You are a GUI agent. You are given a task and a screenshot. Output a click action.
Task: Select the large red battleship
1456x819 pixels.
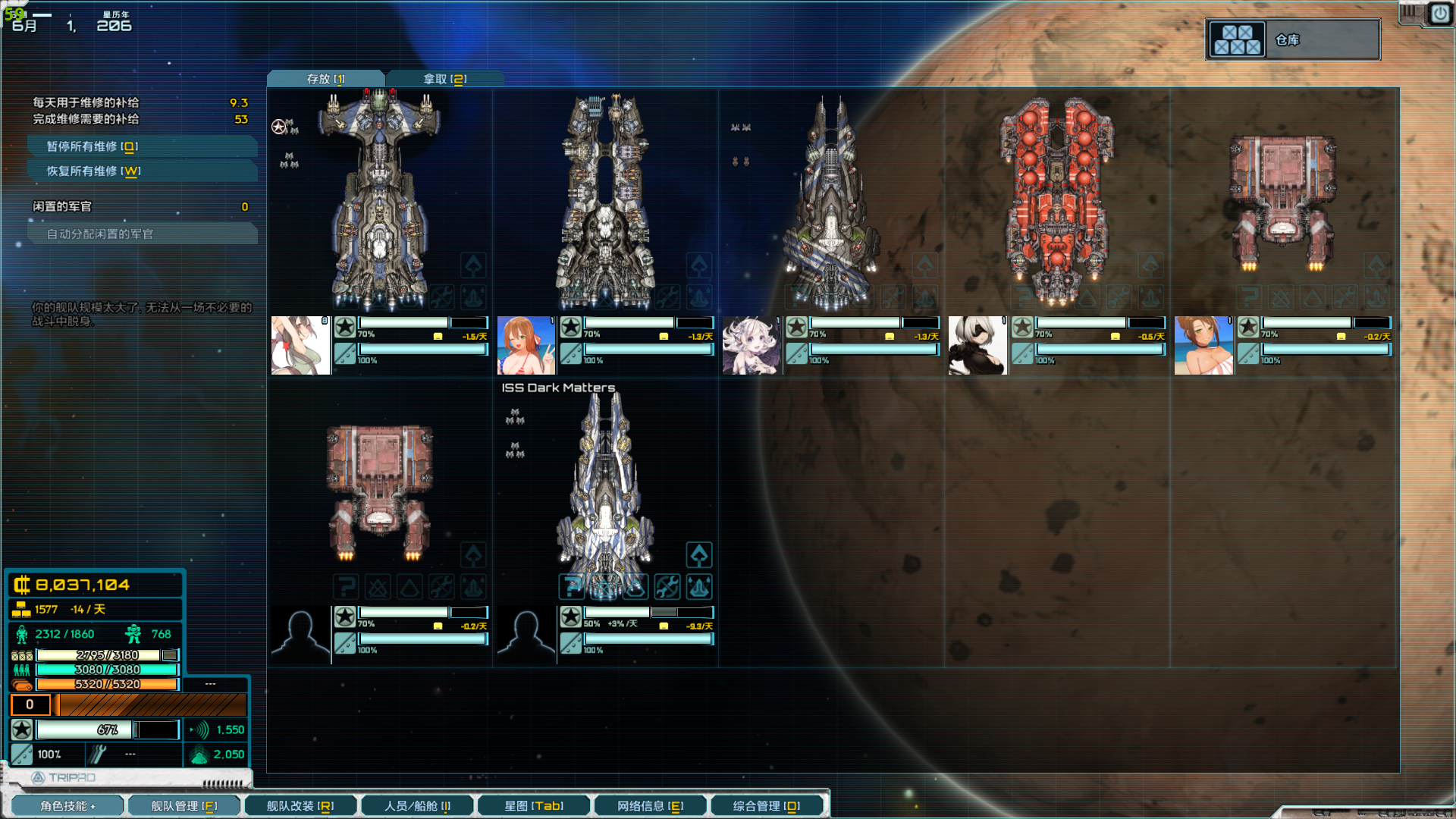click(1056, 197)
